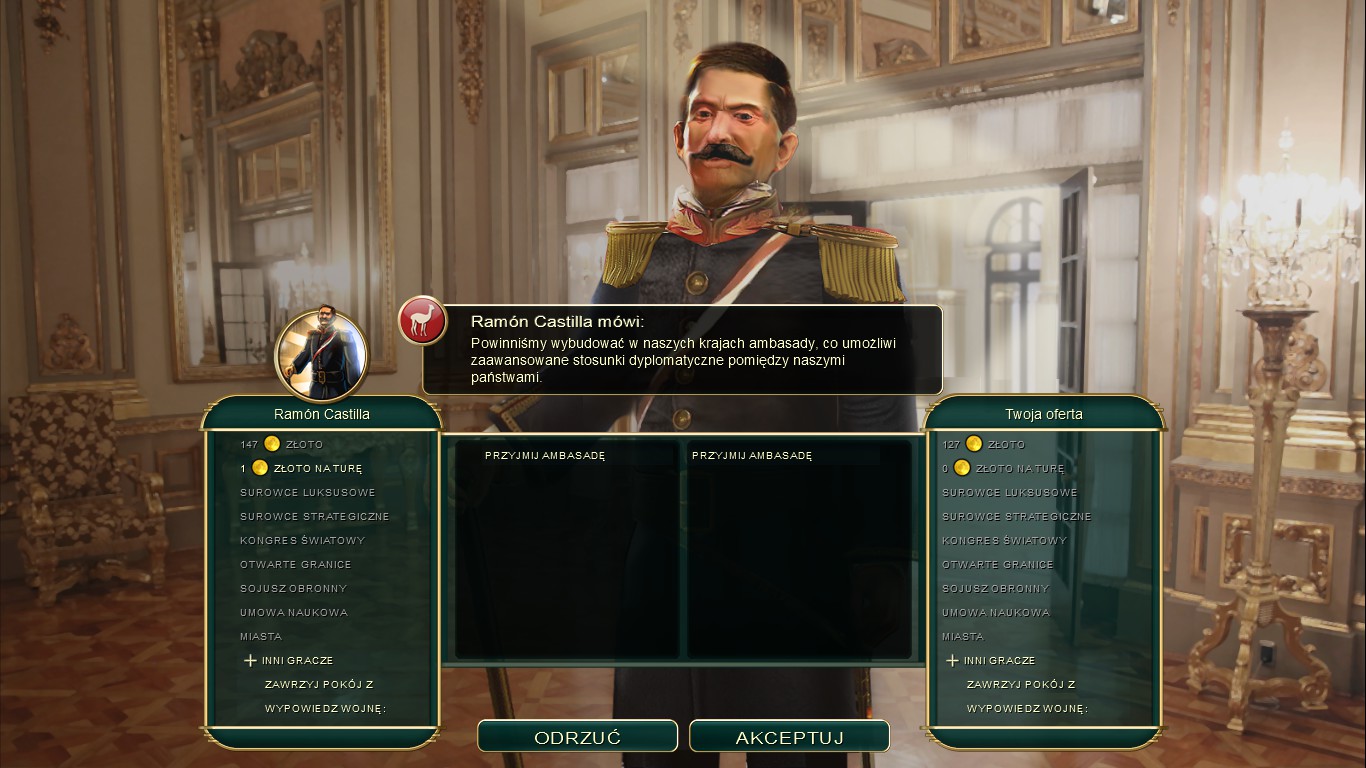Select Kongres światowy in Ramón Castilla's list

click(x=302, y=540)
